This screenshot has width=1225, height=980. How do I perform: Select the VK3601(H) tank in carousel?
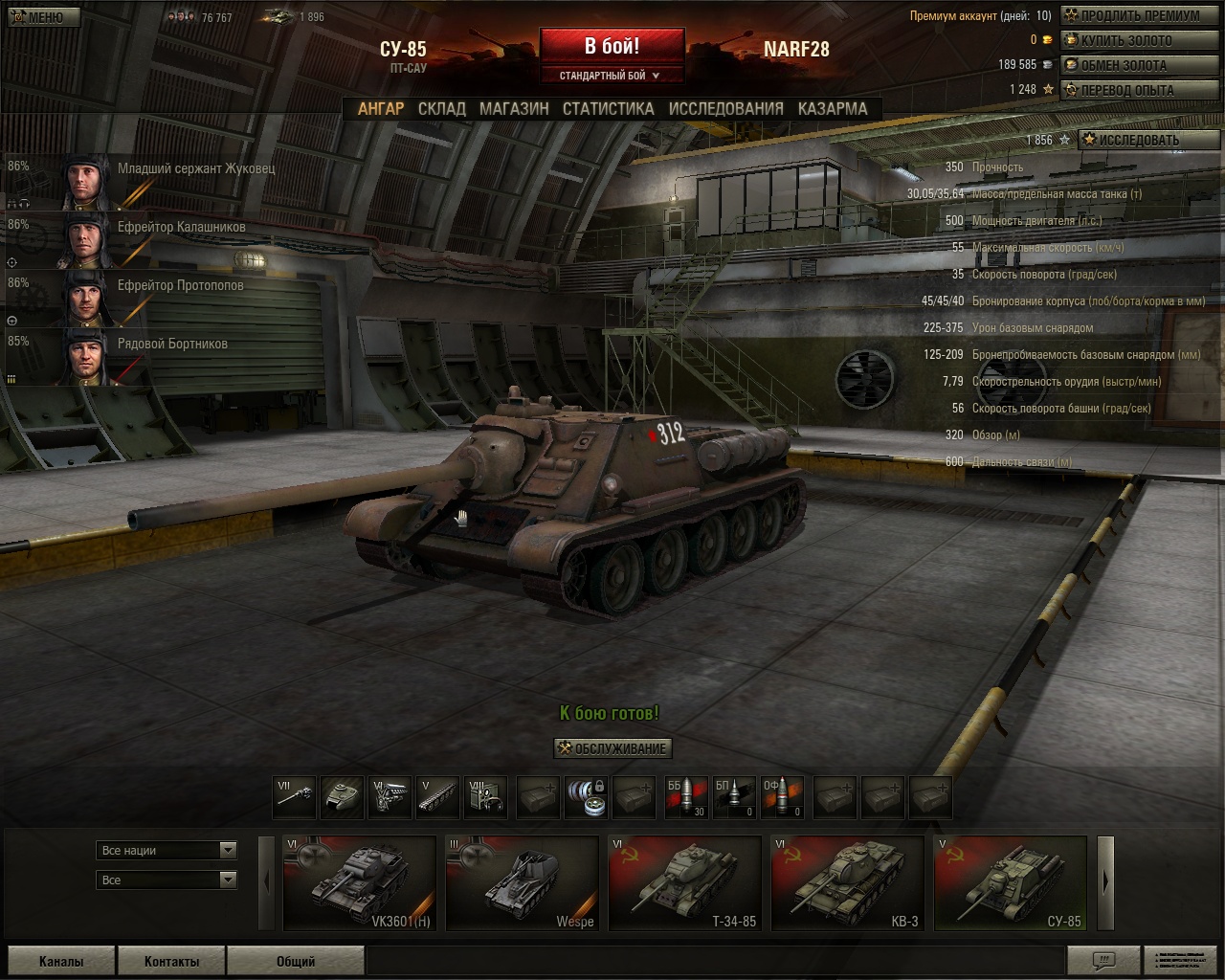pos(360,882)
